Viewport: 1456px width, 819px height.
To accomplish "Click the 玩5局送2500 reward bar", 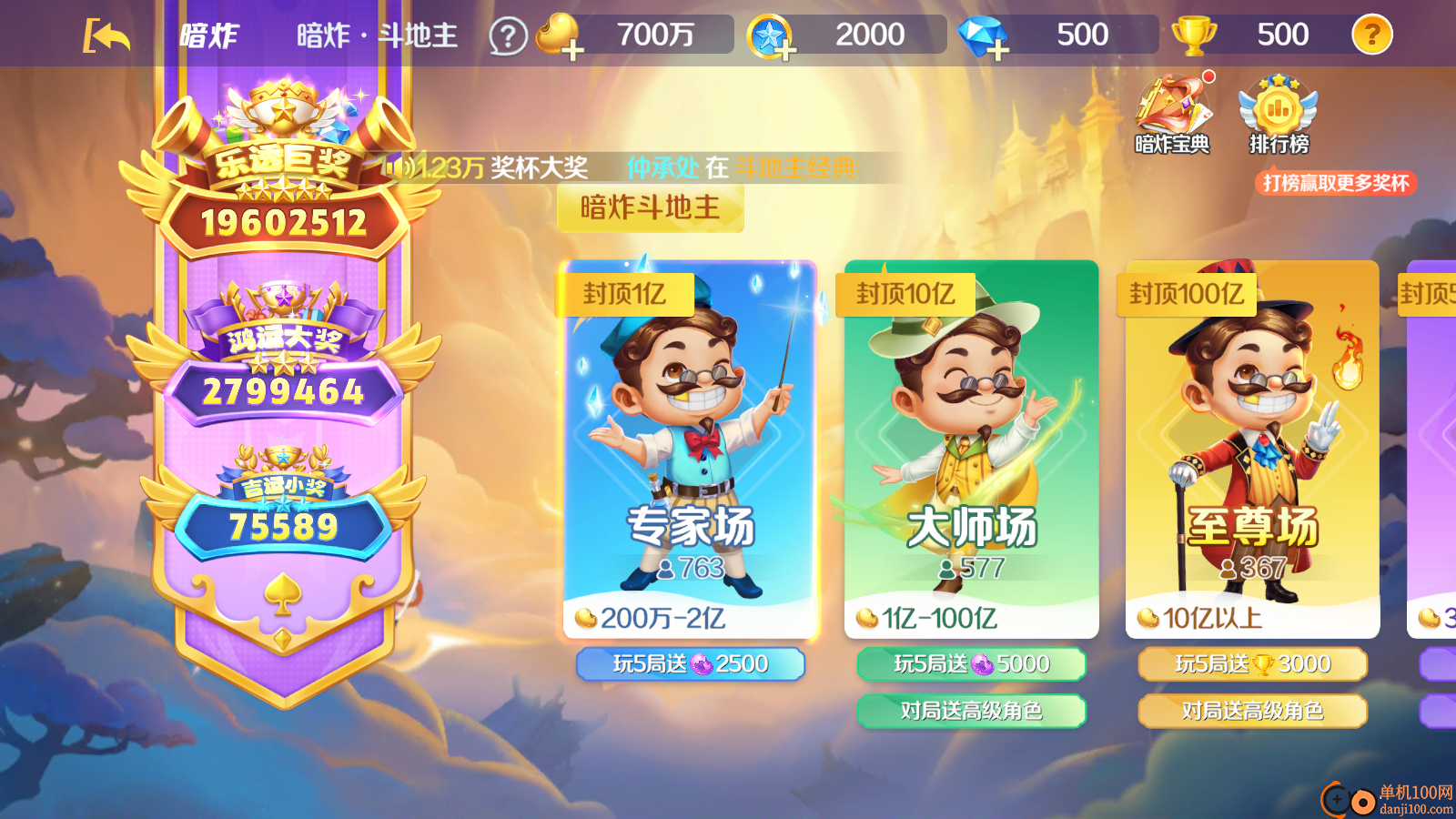I will click(690, 664).
